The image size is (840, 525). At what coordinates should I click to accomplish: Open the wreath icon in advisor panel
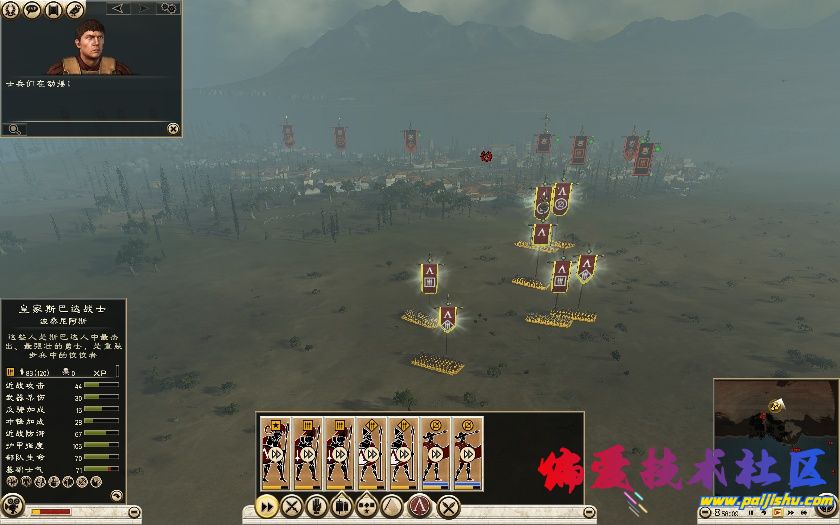click(x=12, y=10)
